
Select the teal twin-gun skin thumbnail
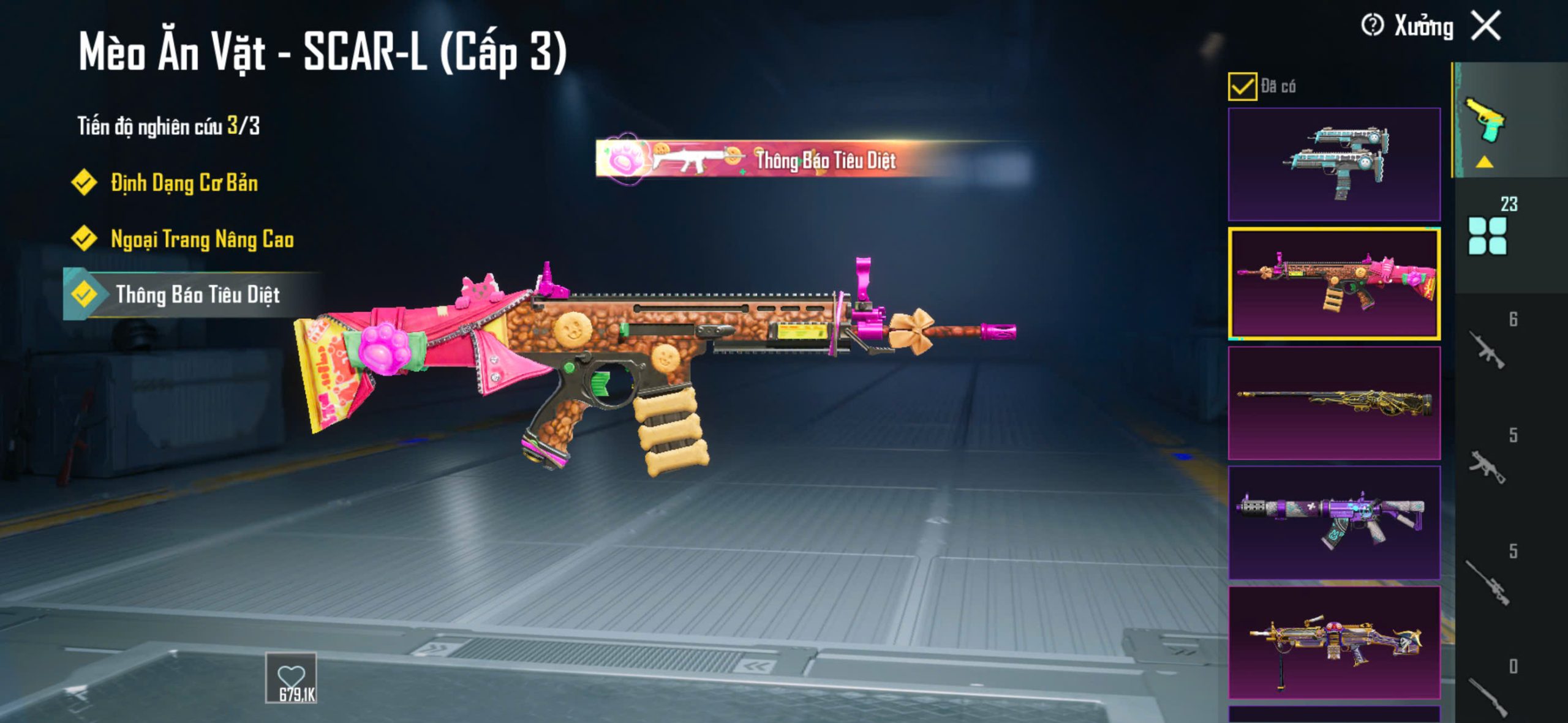(1334, 164)
